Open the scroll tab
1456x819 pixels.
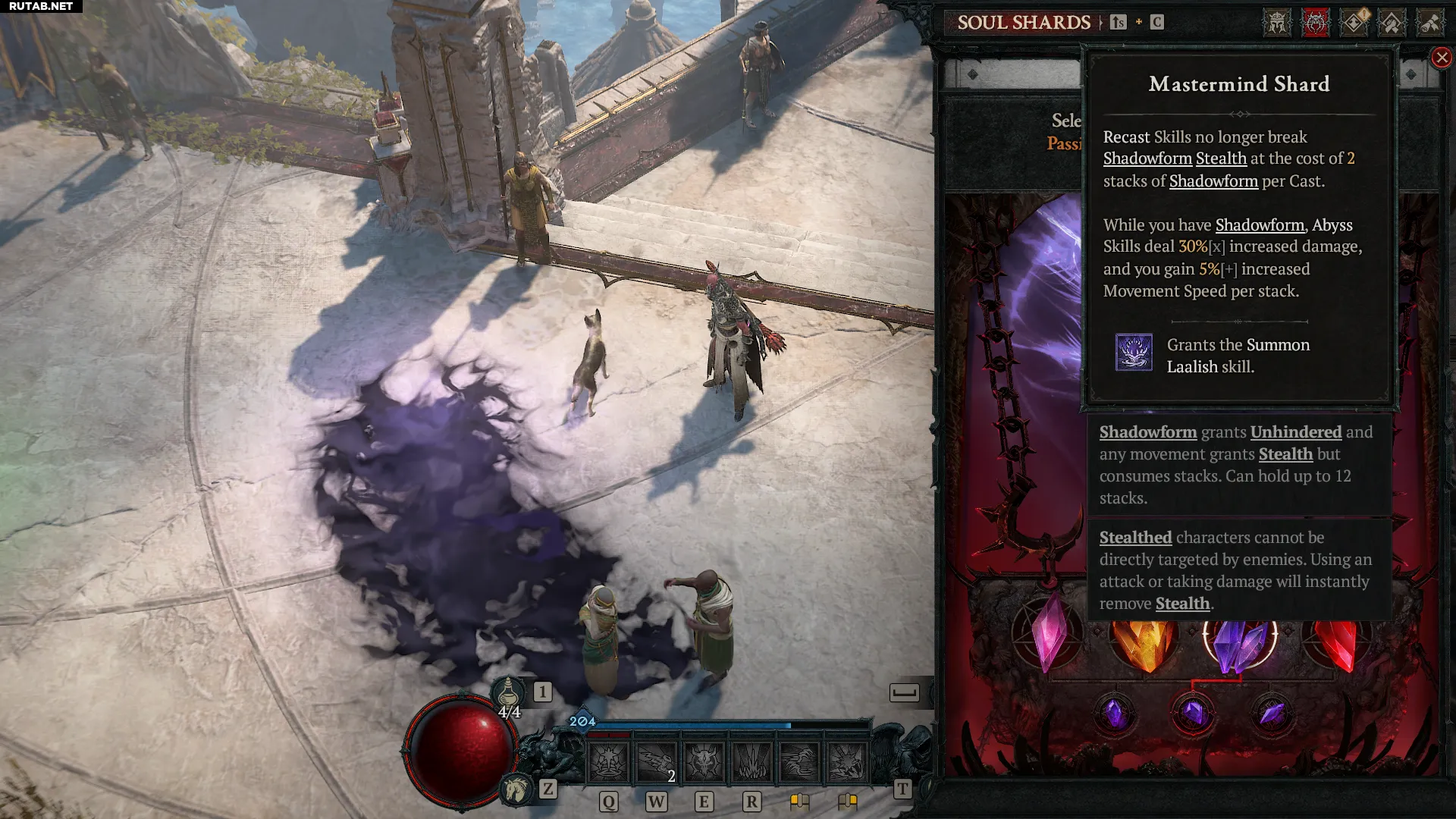1430,23
